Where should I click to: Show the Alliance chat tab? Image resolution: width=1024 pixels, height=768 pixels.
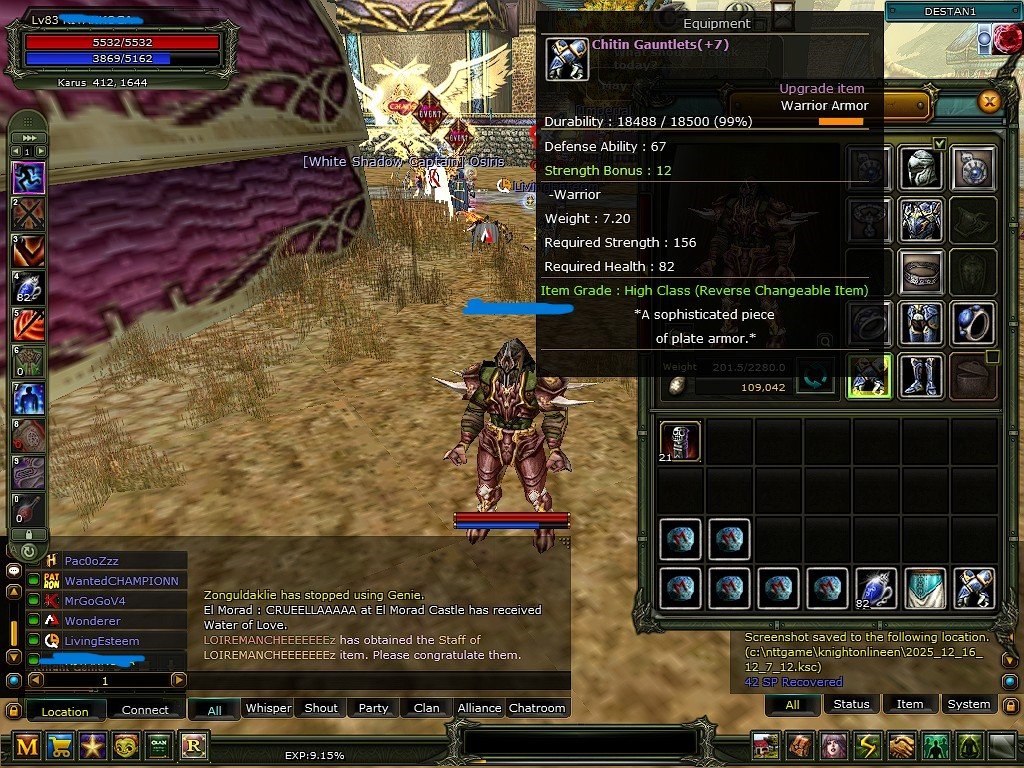point(479,708)
